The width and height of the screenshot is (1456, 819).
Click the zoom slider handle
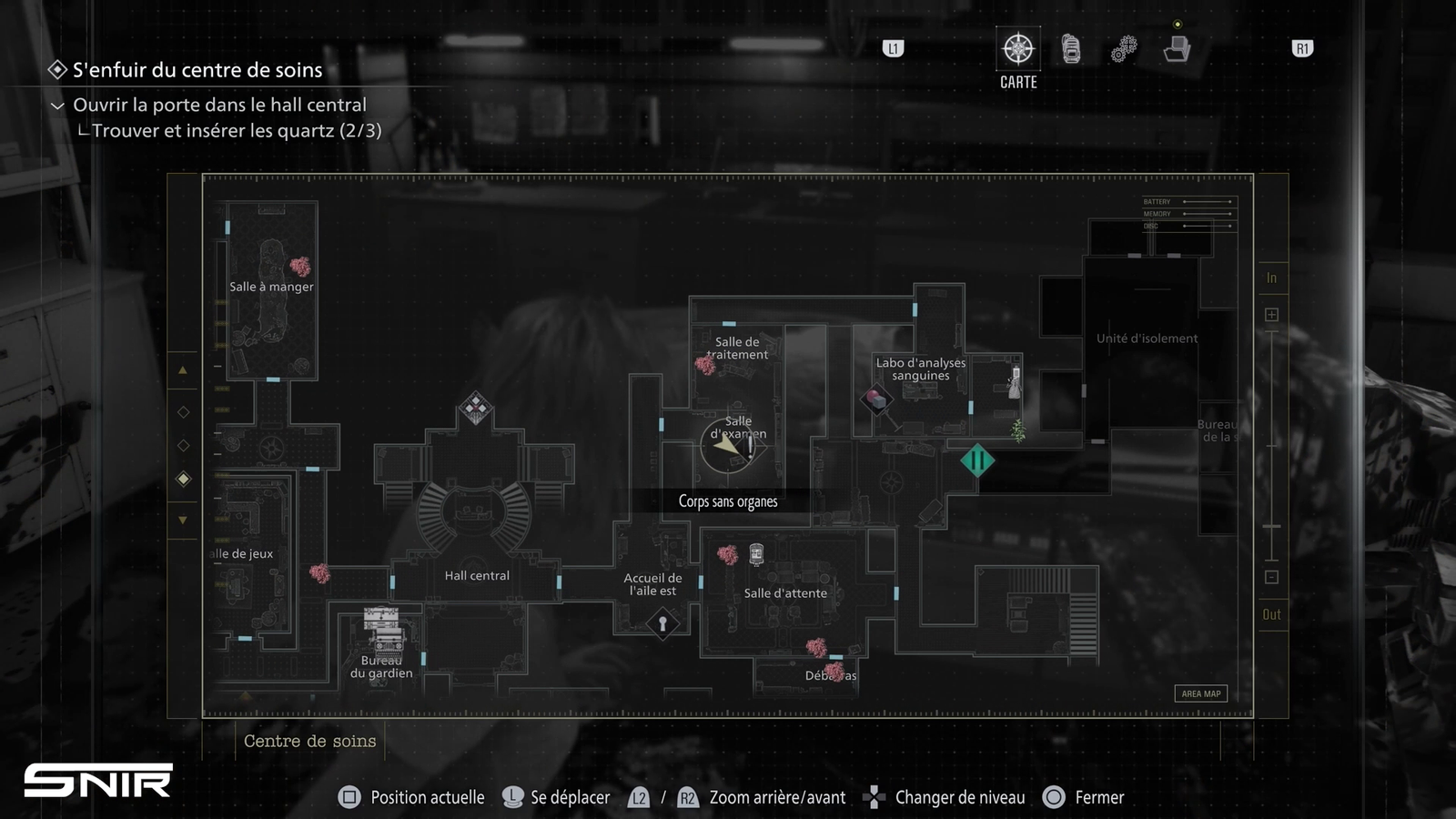coord(1271,526)
